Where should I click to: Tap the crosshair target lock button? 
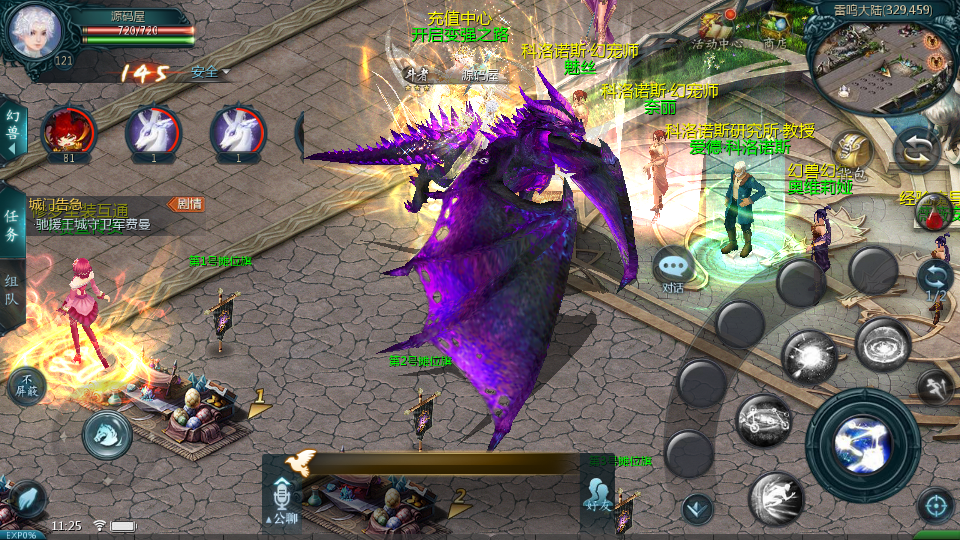pos(936,506)
